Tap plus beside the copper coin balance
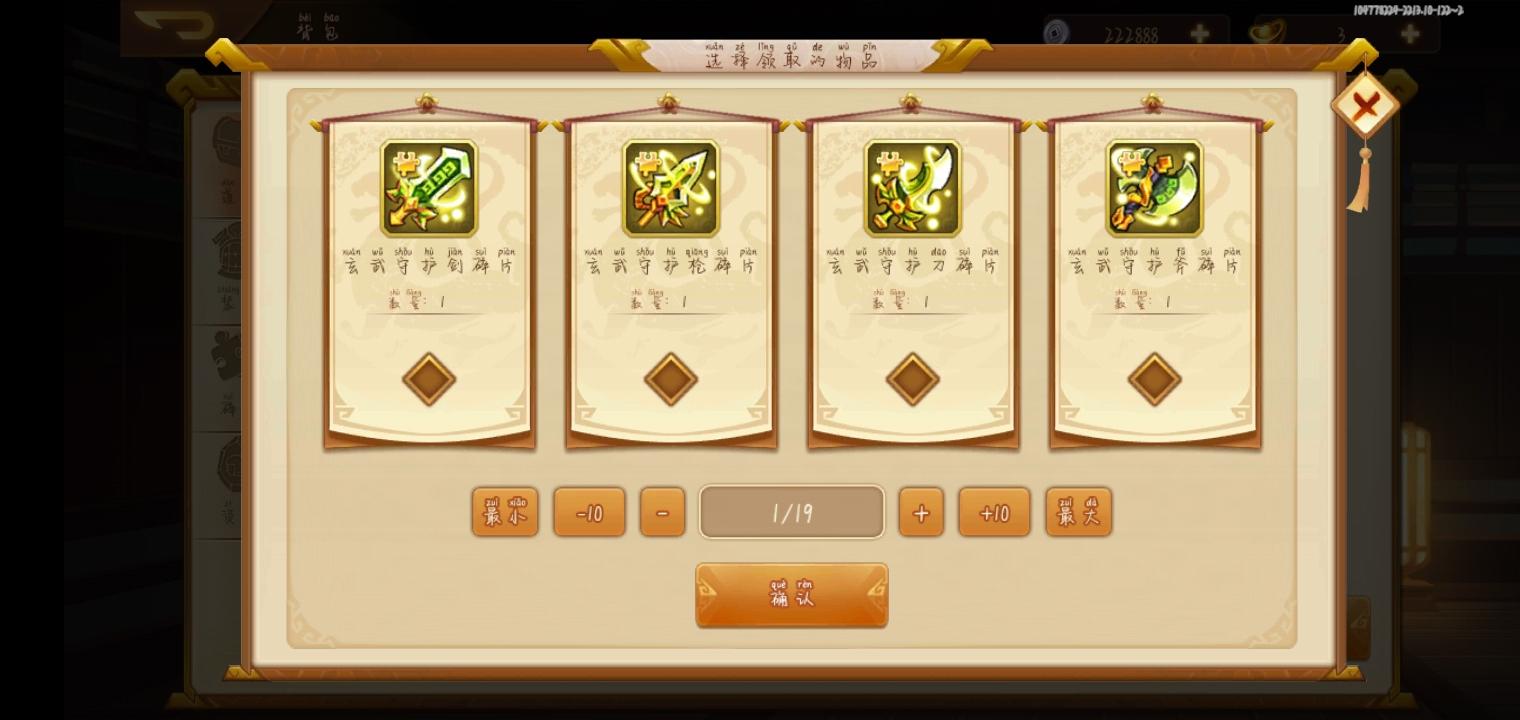The width and height of the screenshot is (1520, 720). pos(1198,33)
